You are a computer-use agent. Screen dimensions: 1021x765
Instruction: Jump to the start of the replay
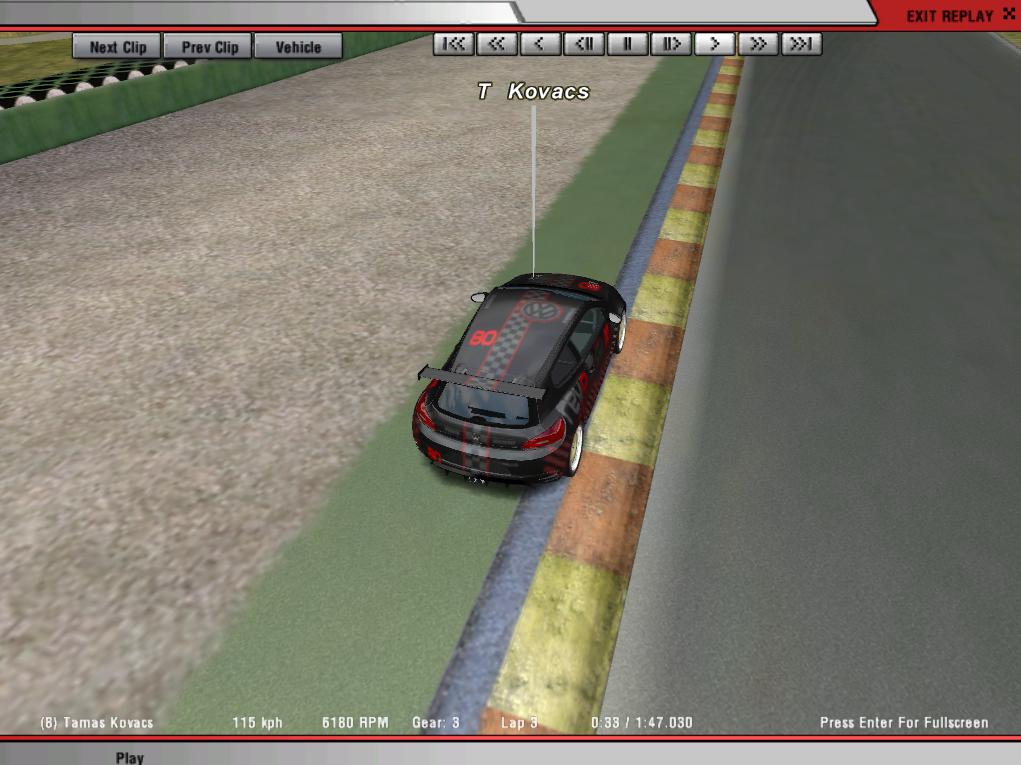(454, 44)
